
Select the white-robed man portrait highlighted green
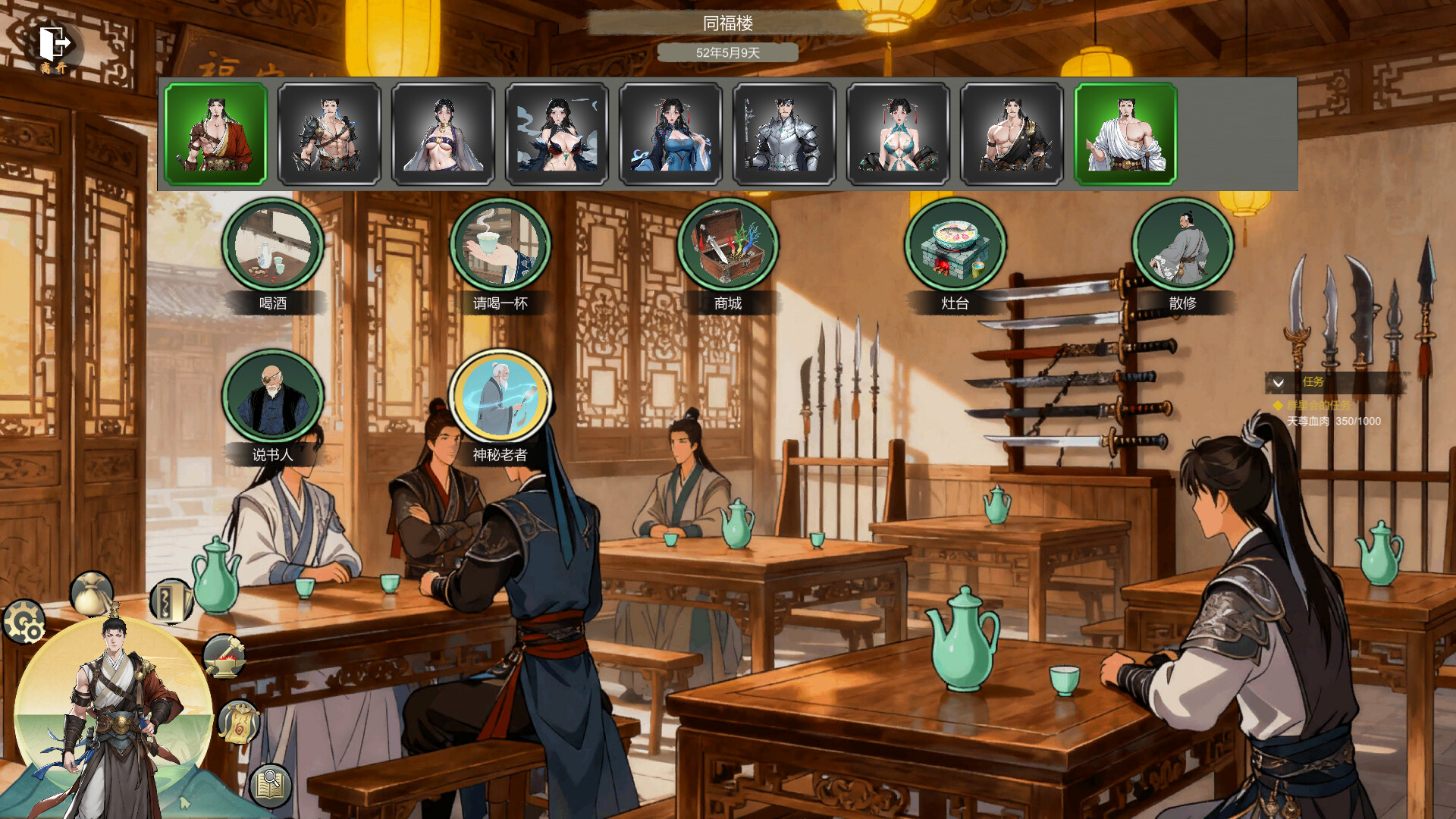coord(1126,134)
